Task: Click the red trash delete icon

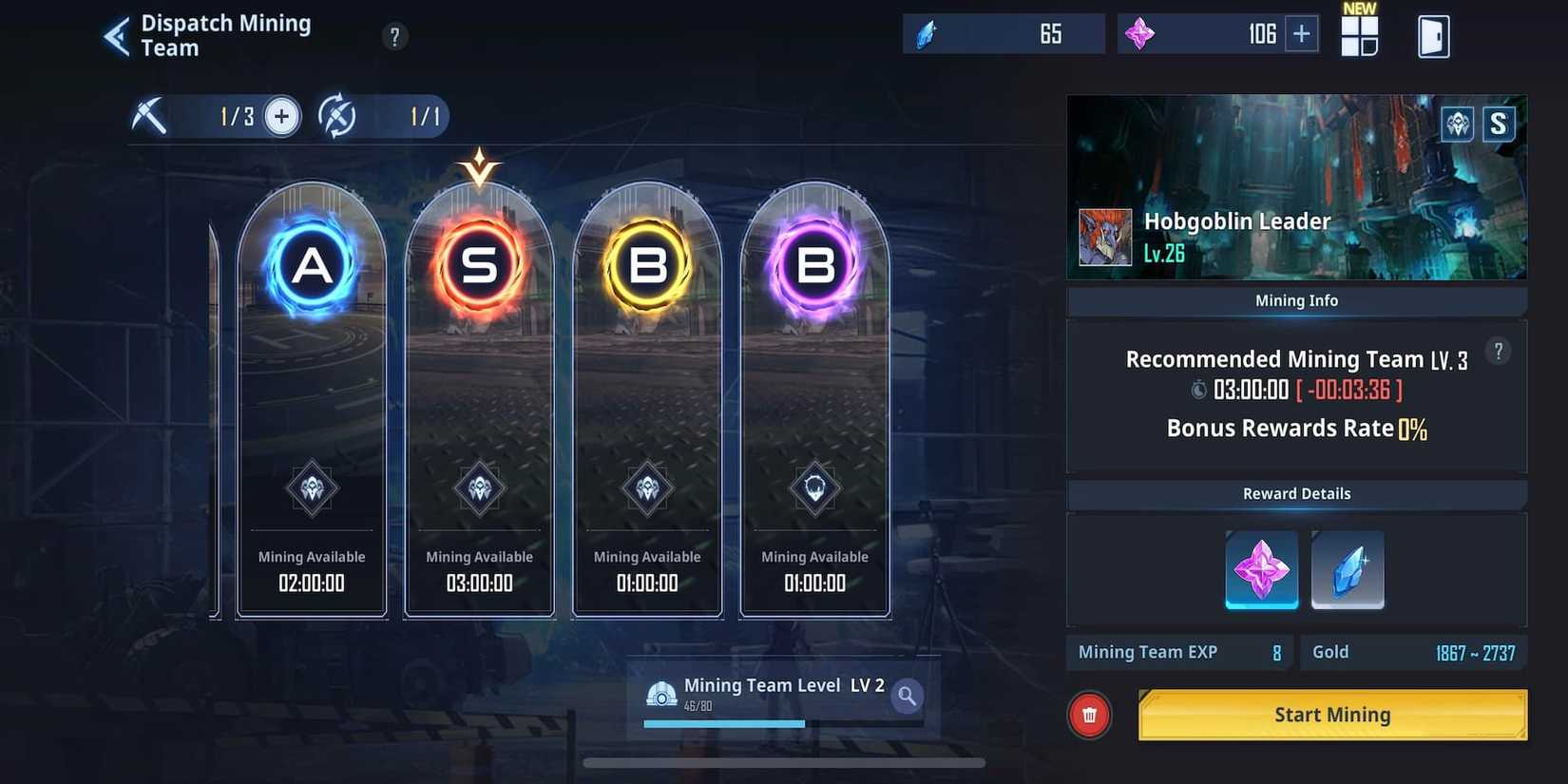Action: (x=1088, y=715)
